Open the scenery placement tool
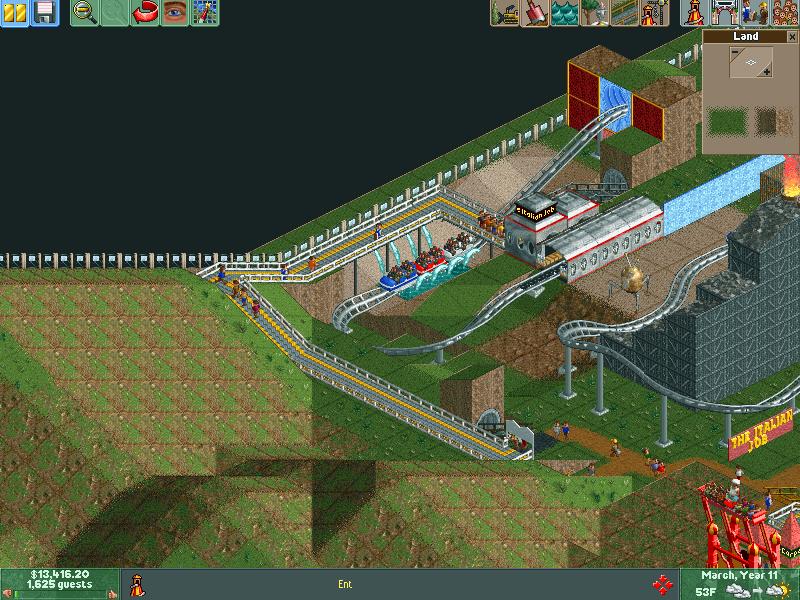The image size is (800, 600). (595, 13)
